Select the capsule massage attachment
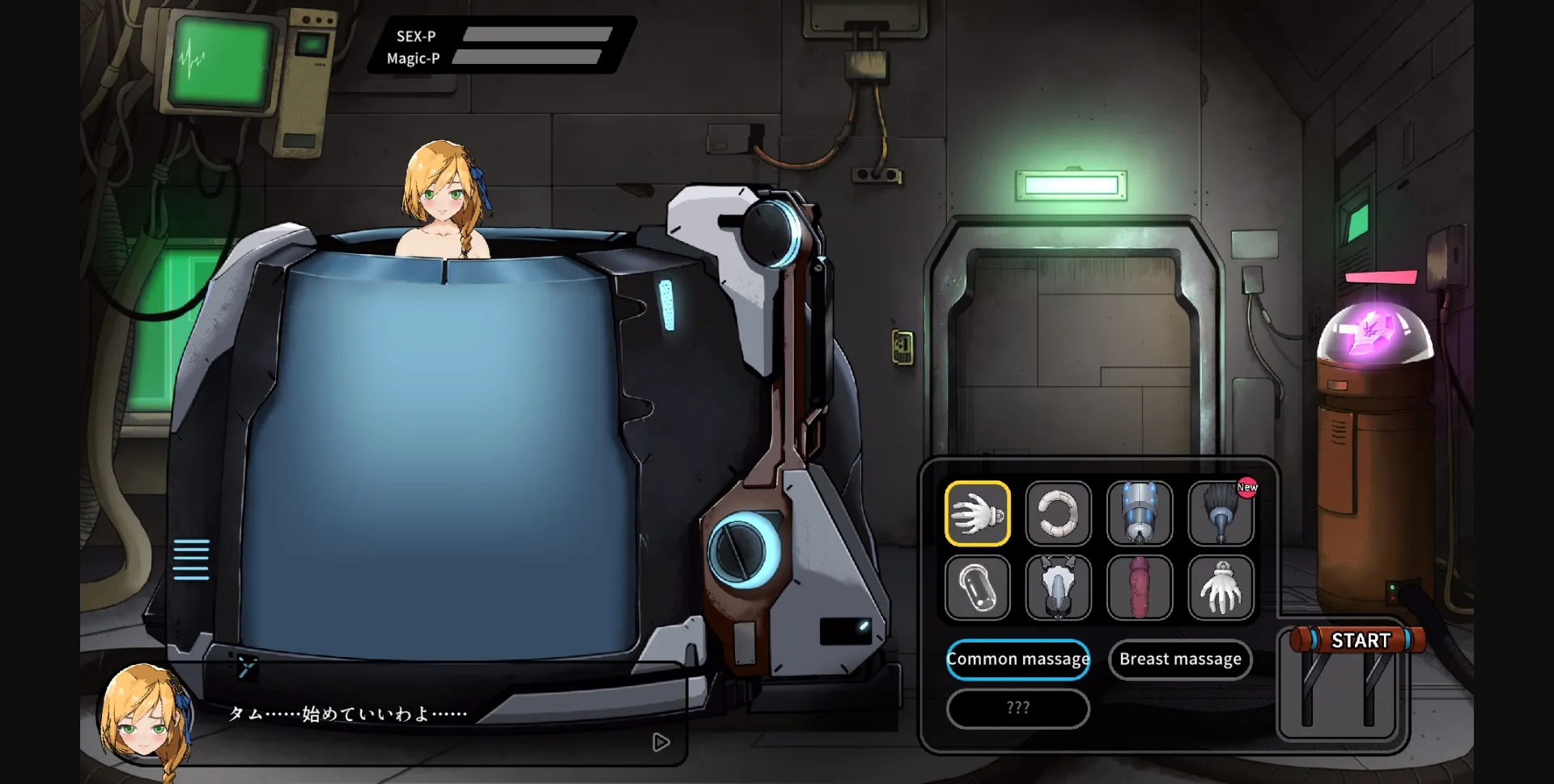This screenshot has width=1554, height=784. click(x=977, y=587)
